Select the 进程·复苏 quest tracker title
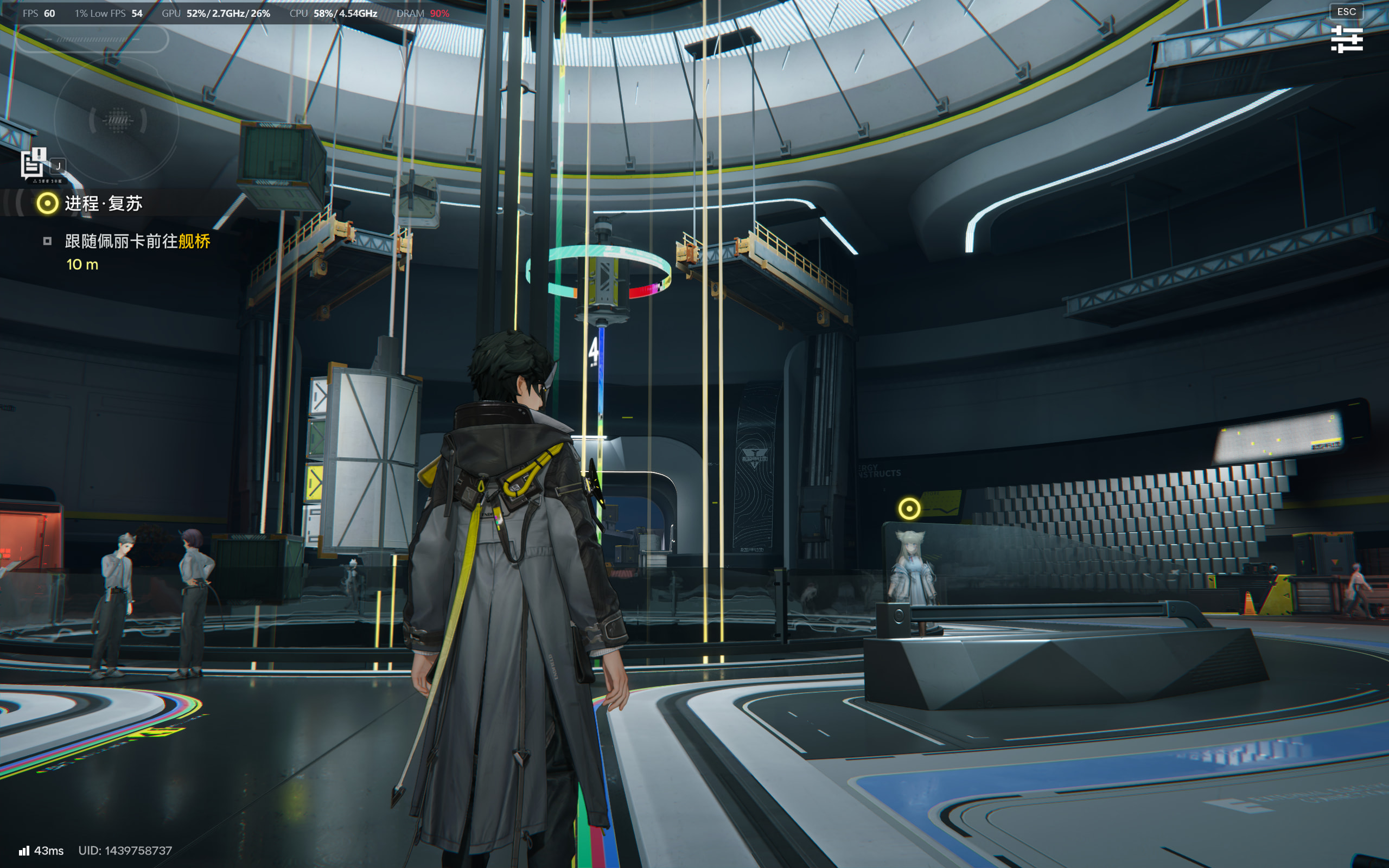The image size is (1389, 868). pos(103,203)
